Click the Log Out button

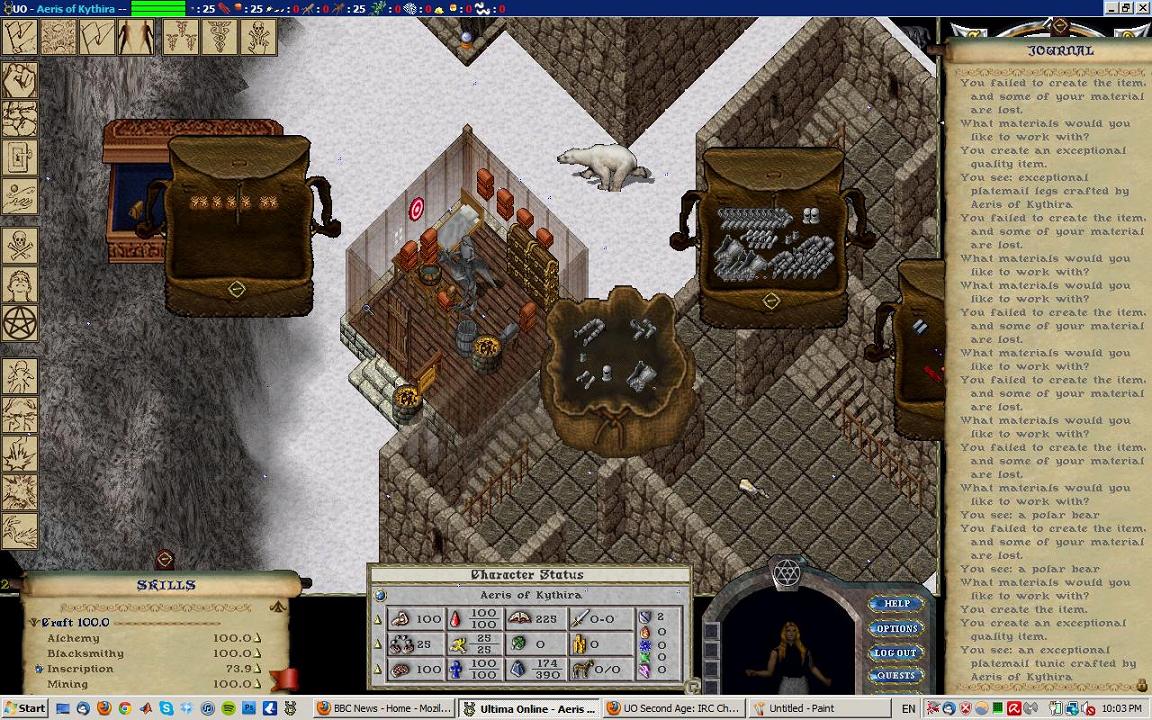[x=896, y=653]
